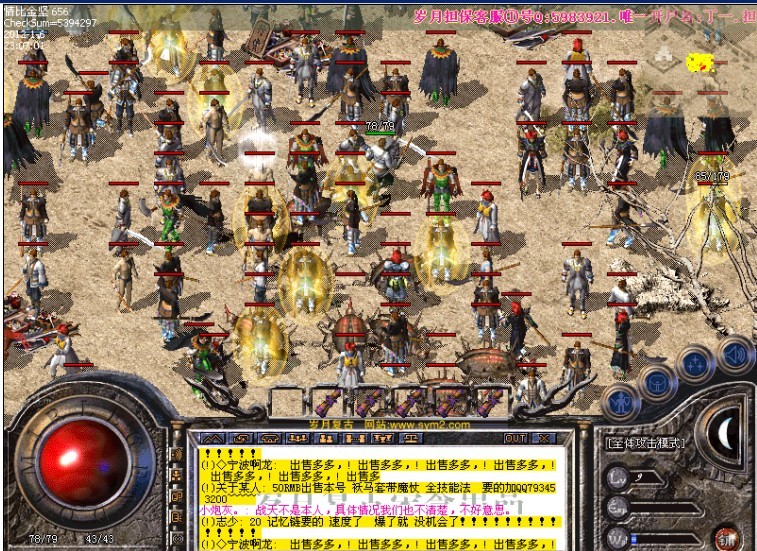
Task: Select the mountain icon on chat toolbar
Action: 214,438
